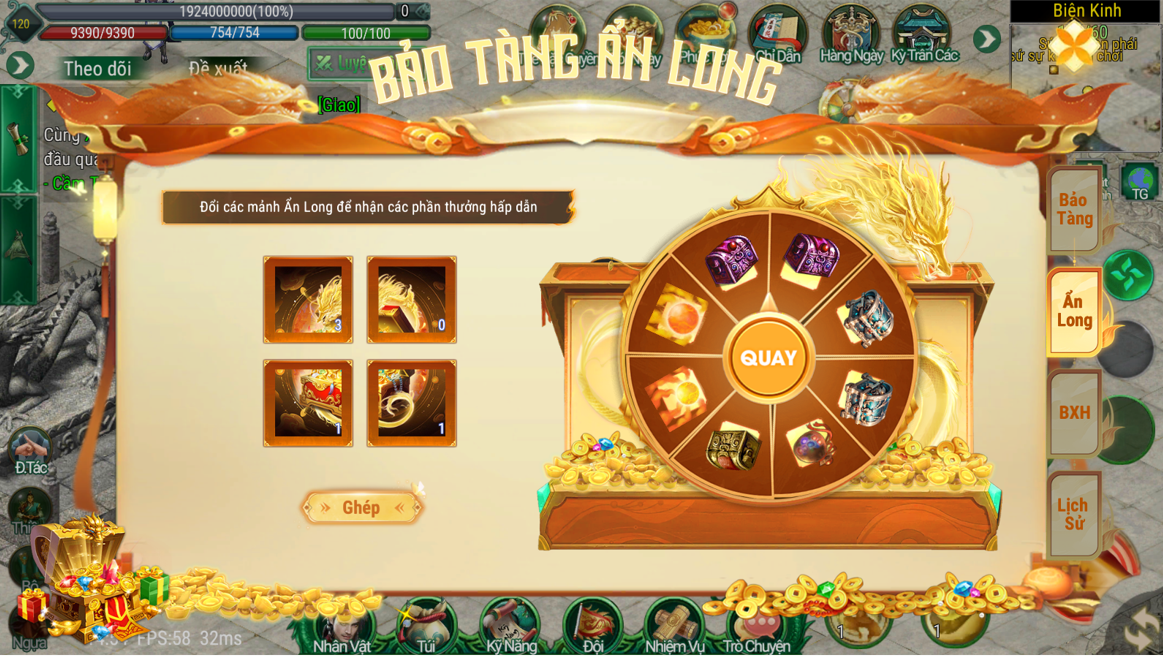Combine fragments with the Ghép button
Screen dimensions: 1163x656
coord(361,508)
